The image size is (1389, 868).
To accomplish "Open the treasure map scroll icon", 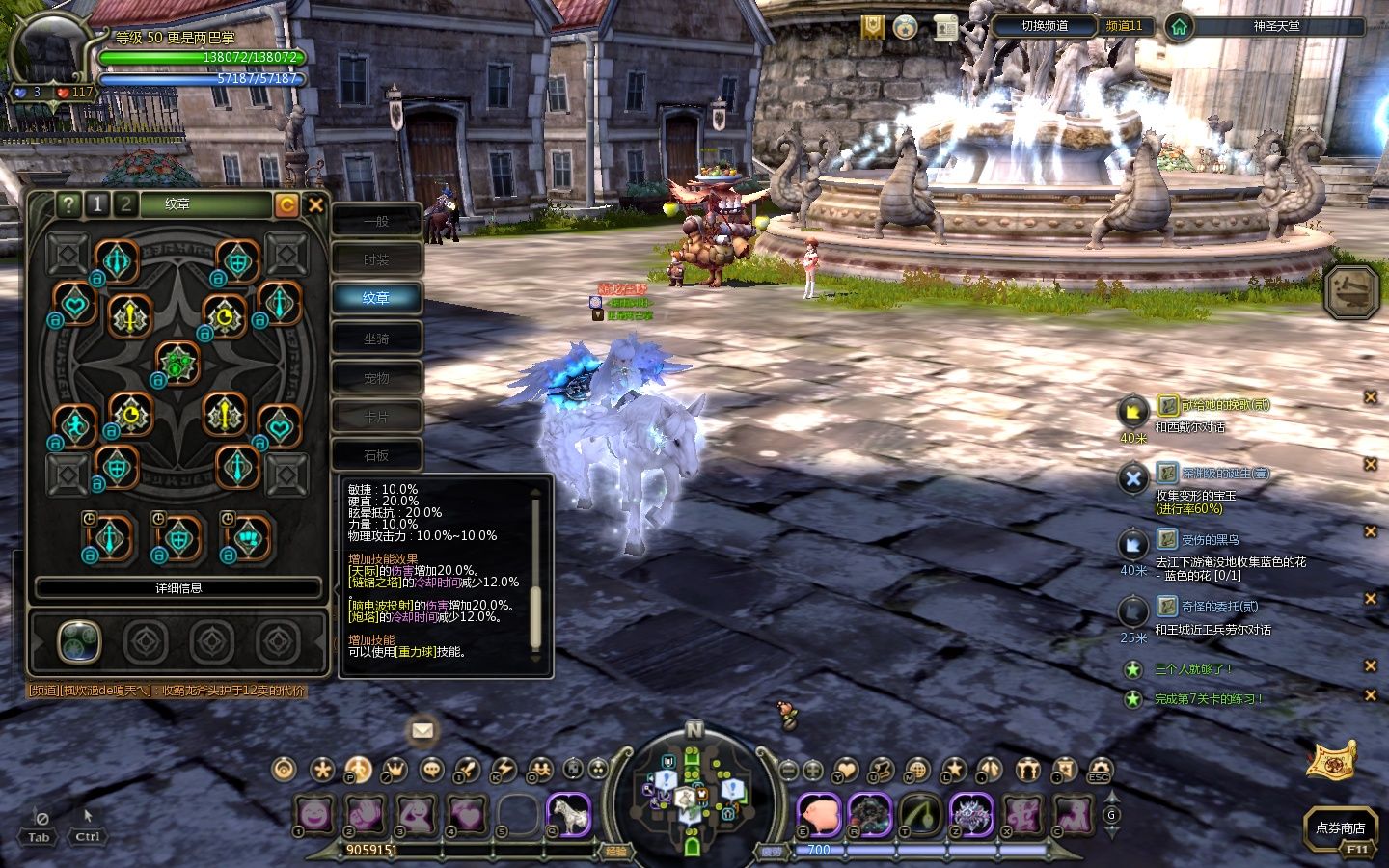I will [x=1331, y=760].
